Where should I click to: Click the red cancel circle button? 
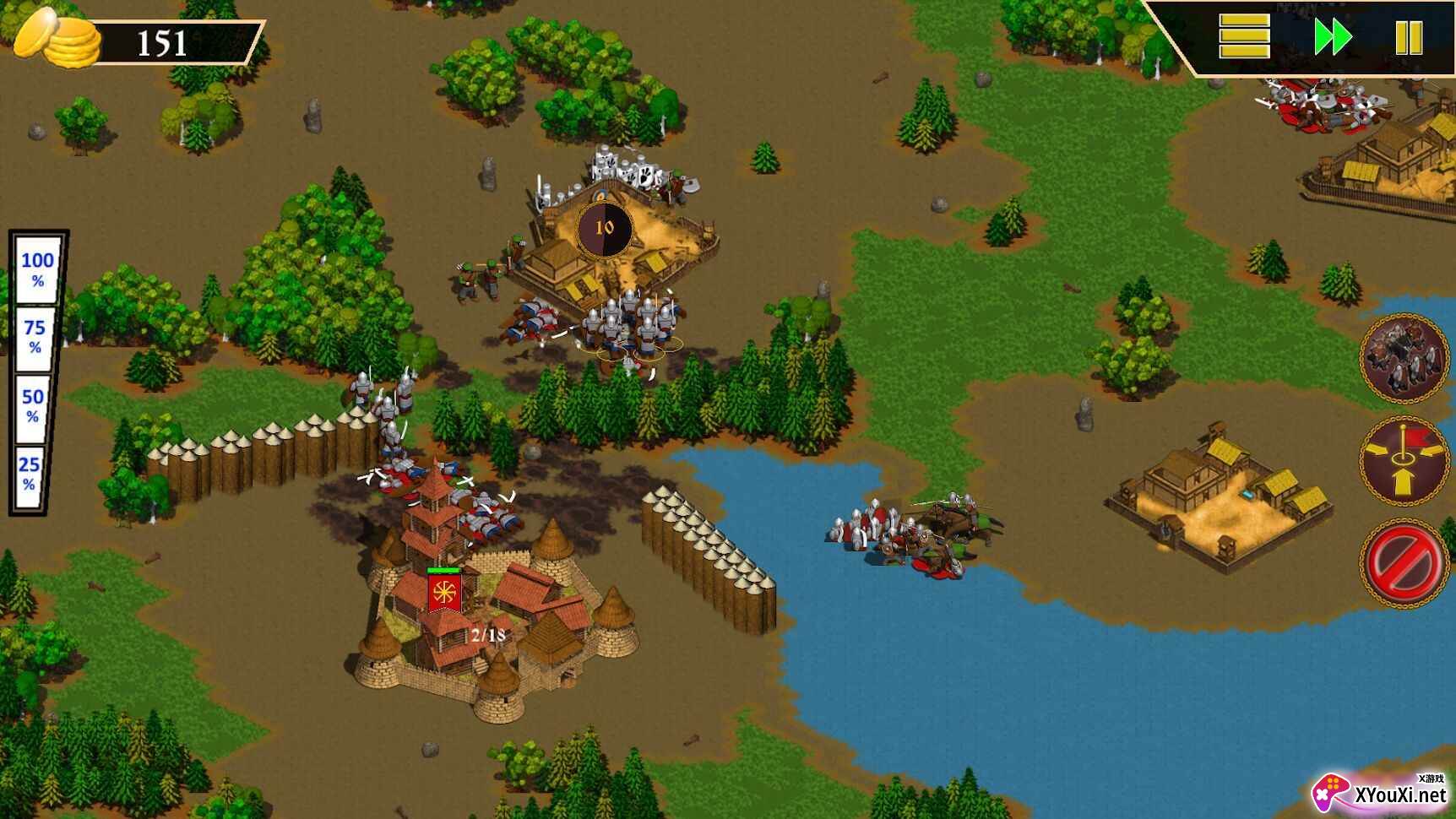point(1404,562)
